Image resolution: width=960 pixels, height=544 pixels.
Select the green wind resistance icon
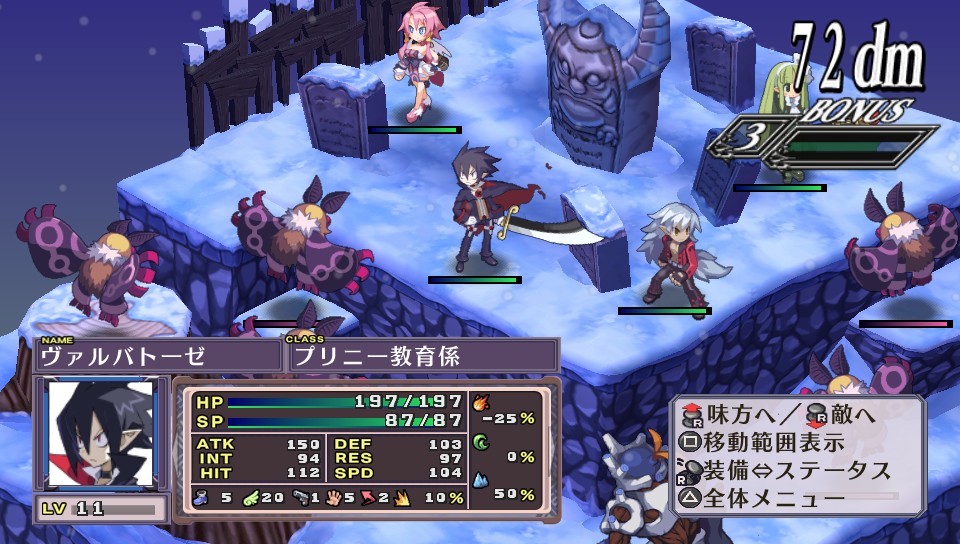tap(479, 443)
